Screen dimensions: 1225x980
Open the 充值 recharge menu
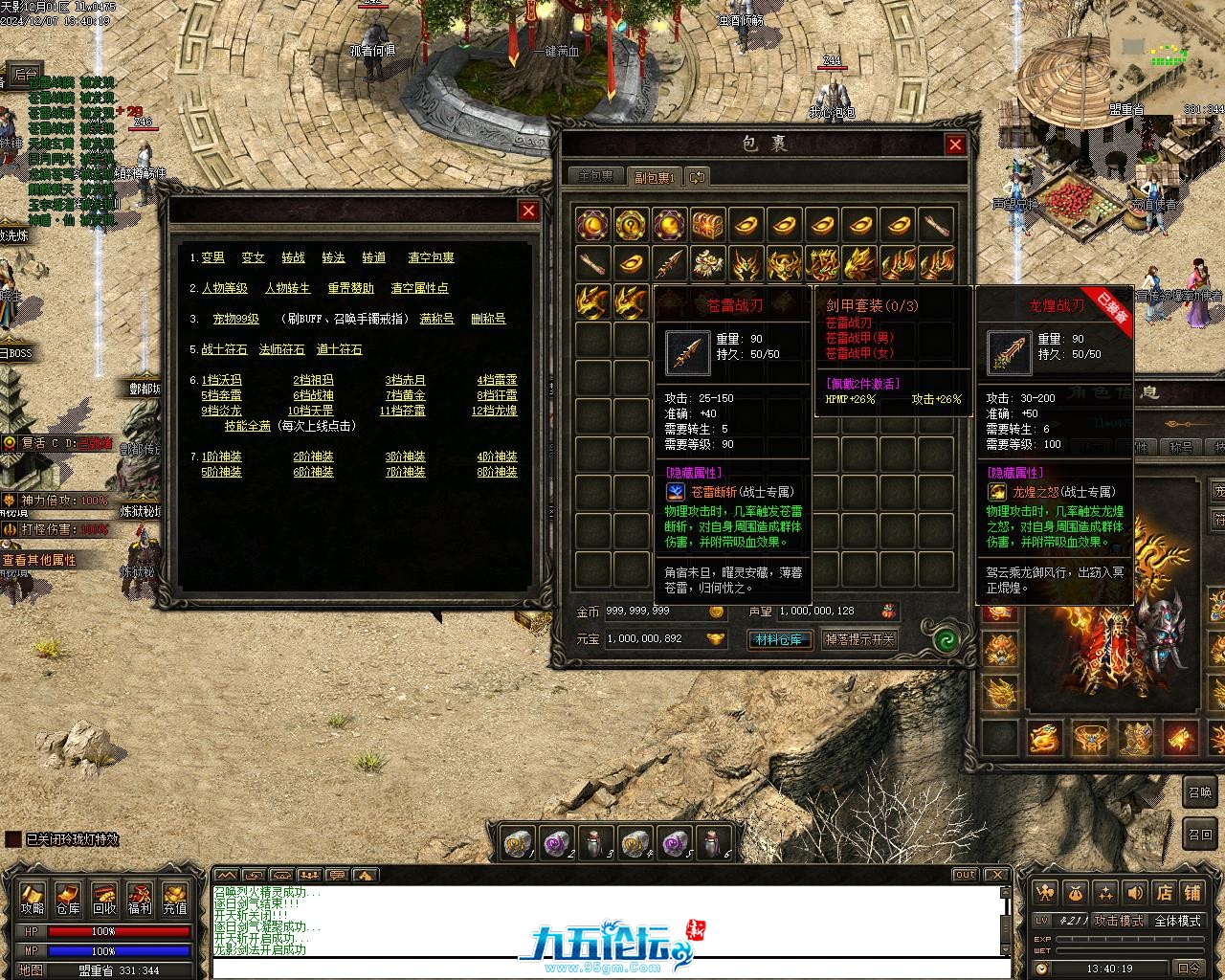tap(175, 898)
